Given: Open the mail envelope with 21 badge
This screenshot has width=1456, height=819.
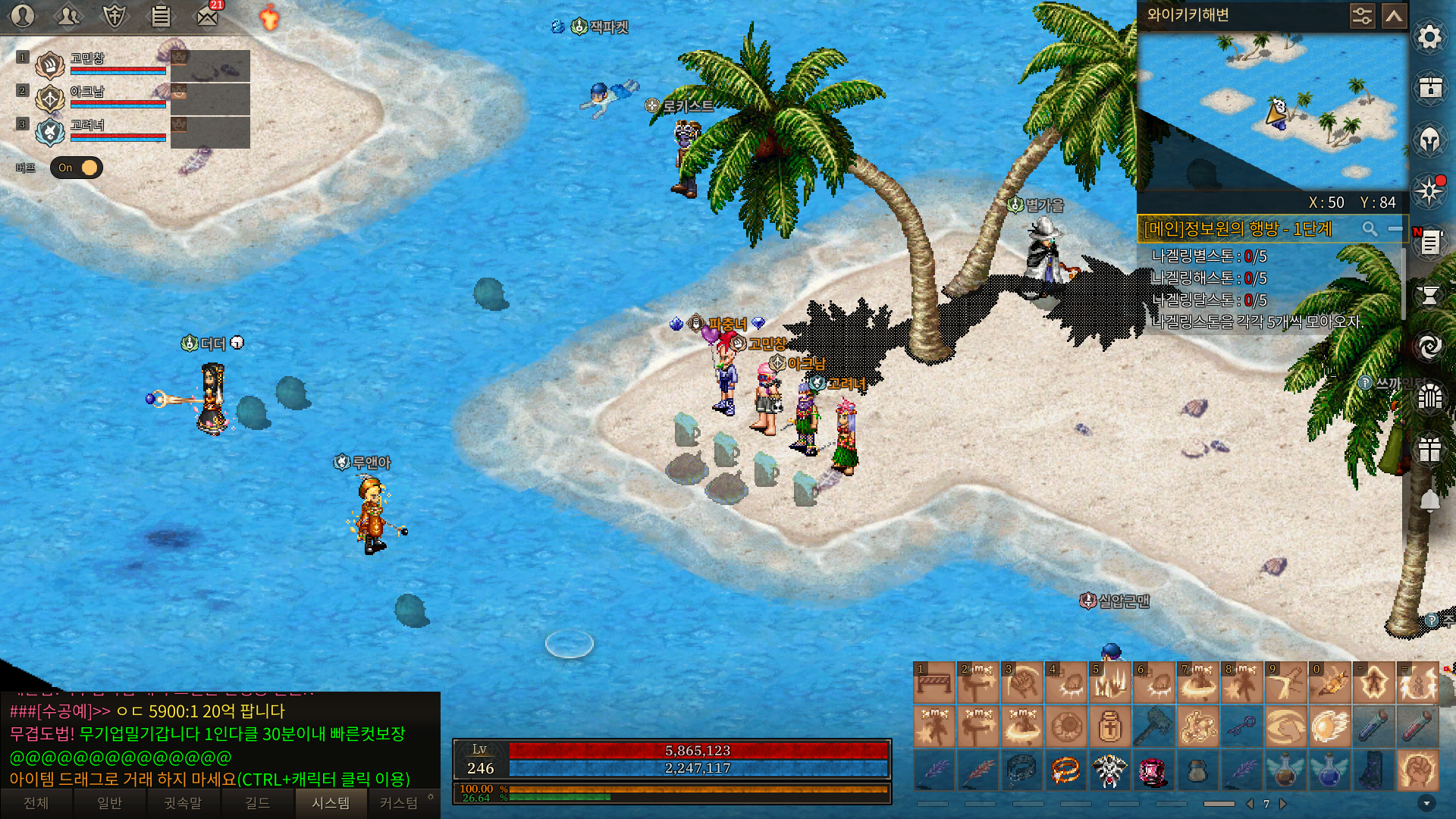Looking at the screenshot, I should [x=207, y=16].
